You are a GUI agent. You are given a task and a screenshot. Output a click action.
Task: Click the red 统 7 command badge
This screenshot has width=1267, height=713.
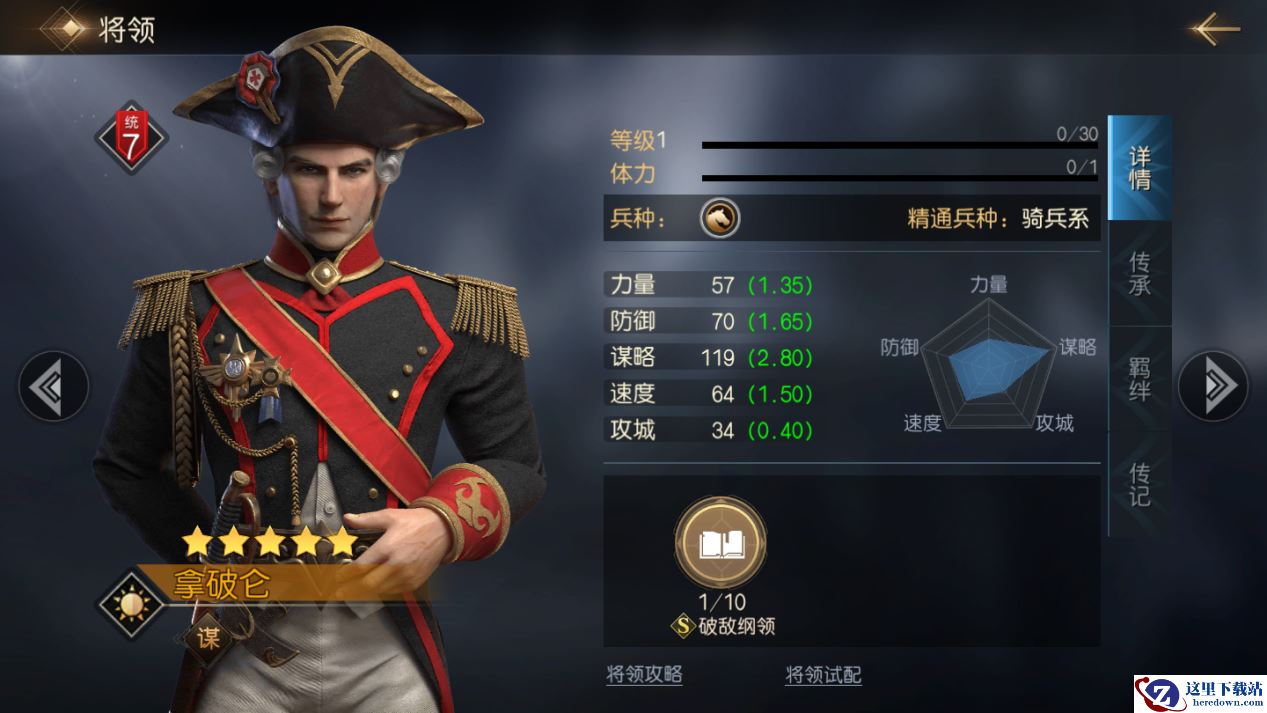coord(131,137)
